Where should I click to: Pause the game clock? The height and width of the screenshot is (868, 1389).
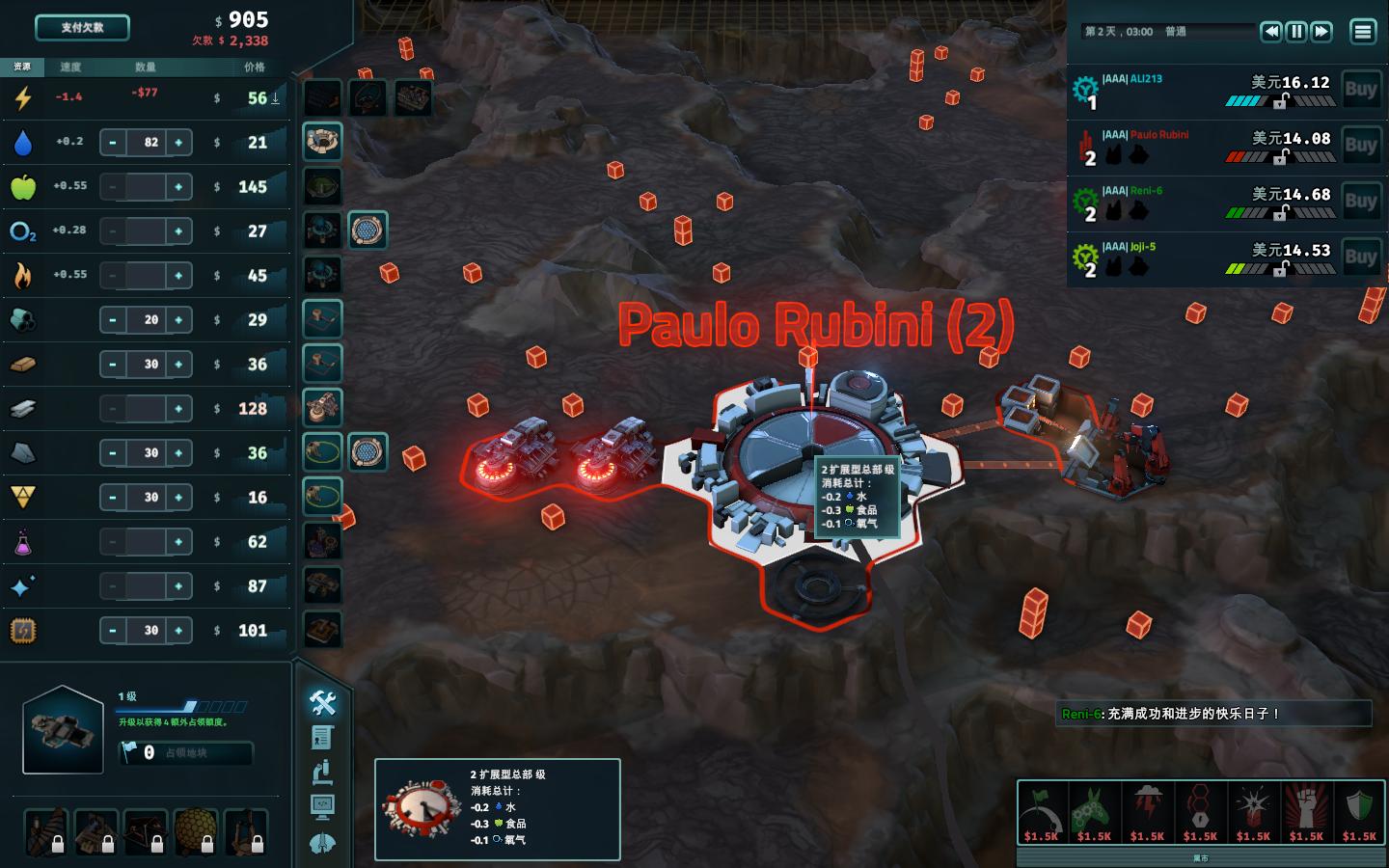click(x=1296, y=31)
